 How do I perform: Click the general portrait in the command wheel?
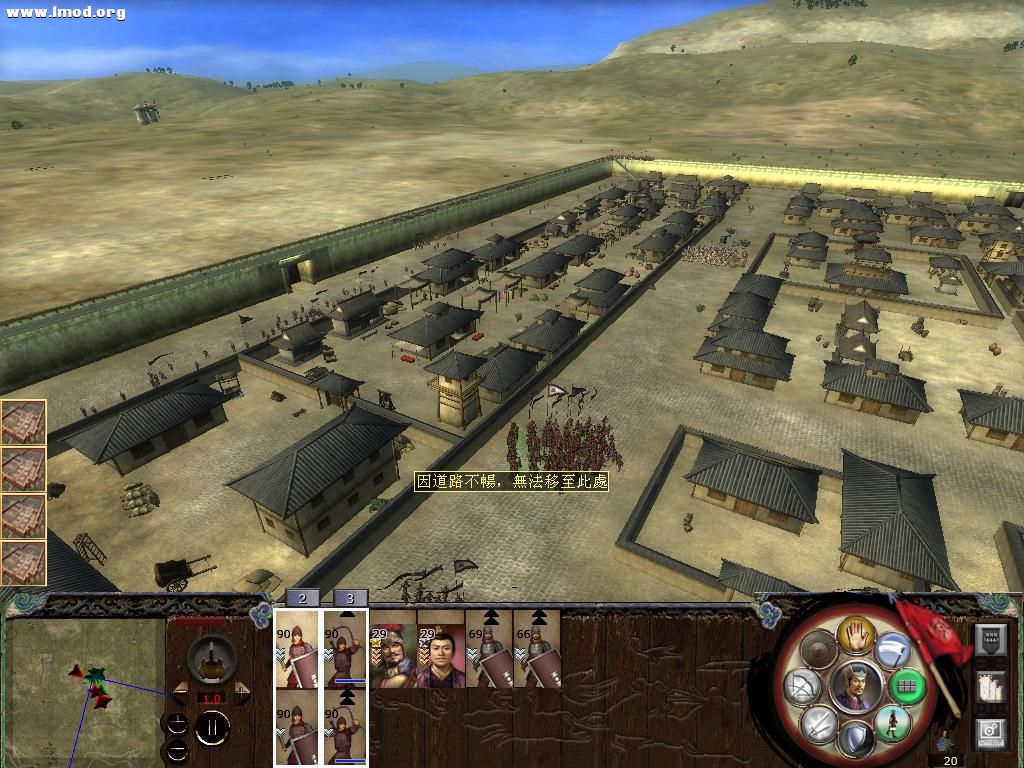tap(855, 686)
